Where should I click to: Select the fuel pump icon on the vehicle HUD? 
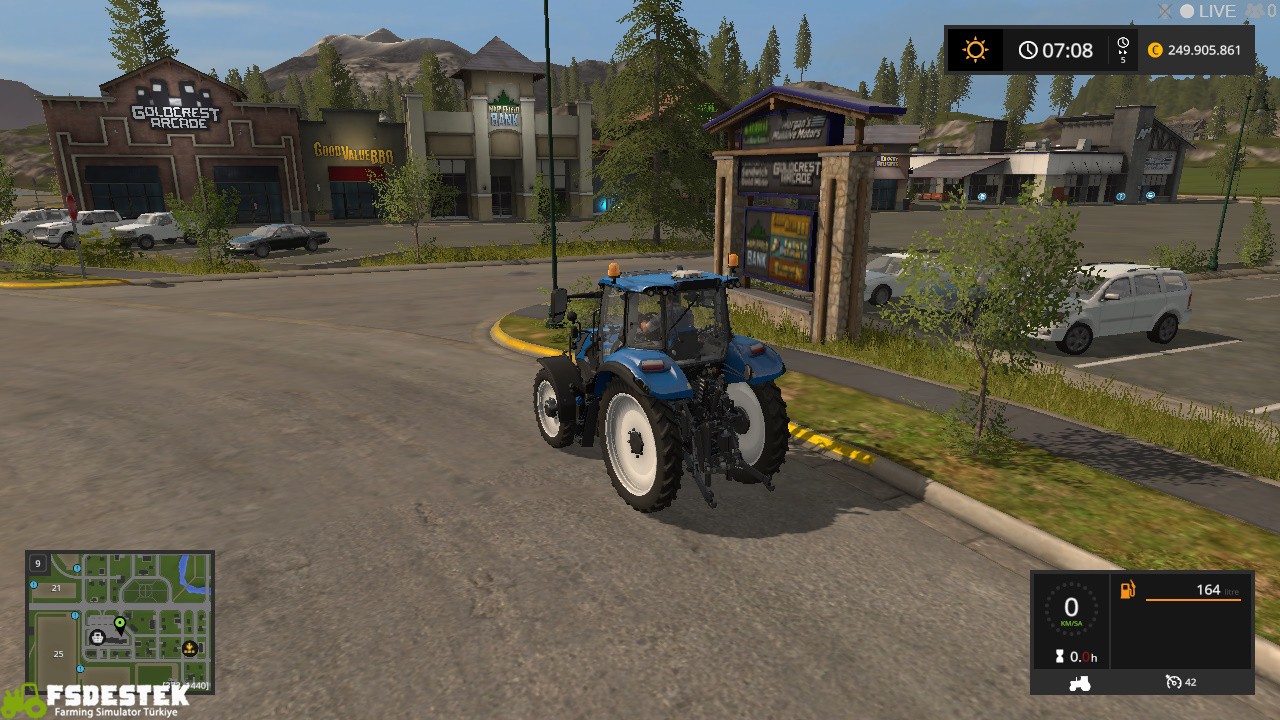coord(1128,590)
